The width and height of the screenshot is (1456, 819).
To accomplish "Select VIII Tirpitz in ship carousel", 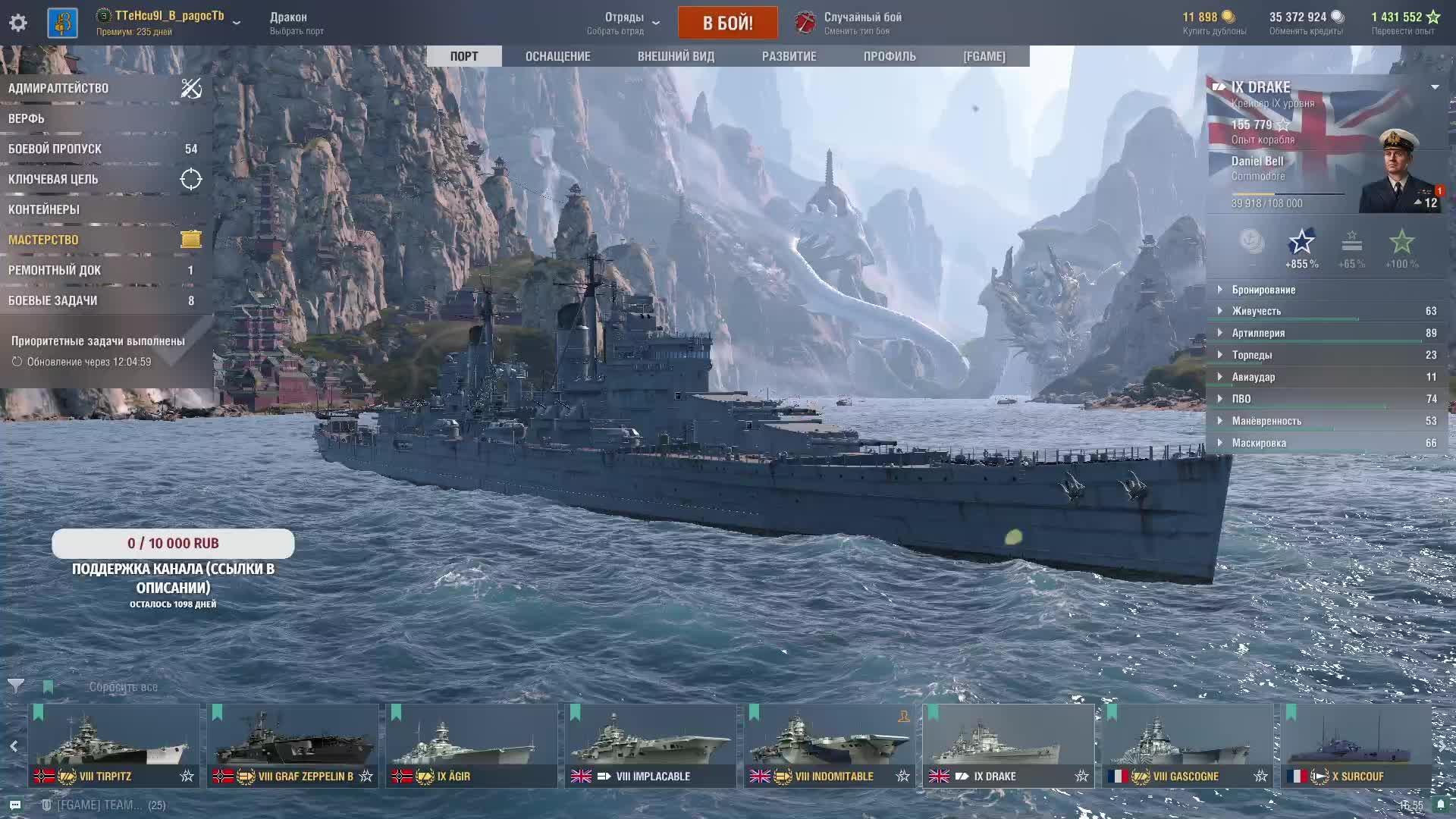I will click(114, 745).
